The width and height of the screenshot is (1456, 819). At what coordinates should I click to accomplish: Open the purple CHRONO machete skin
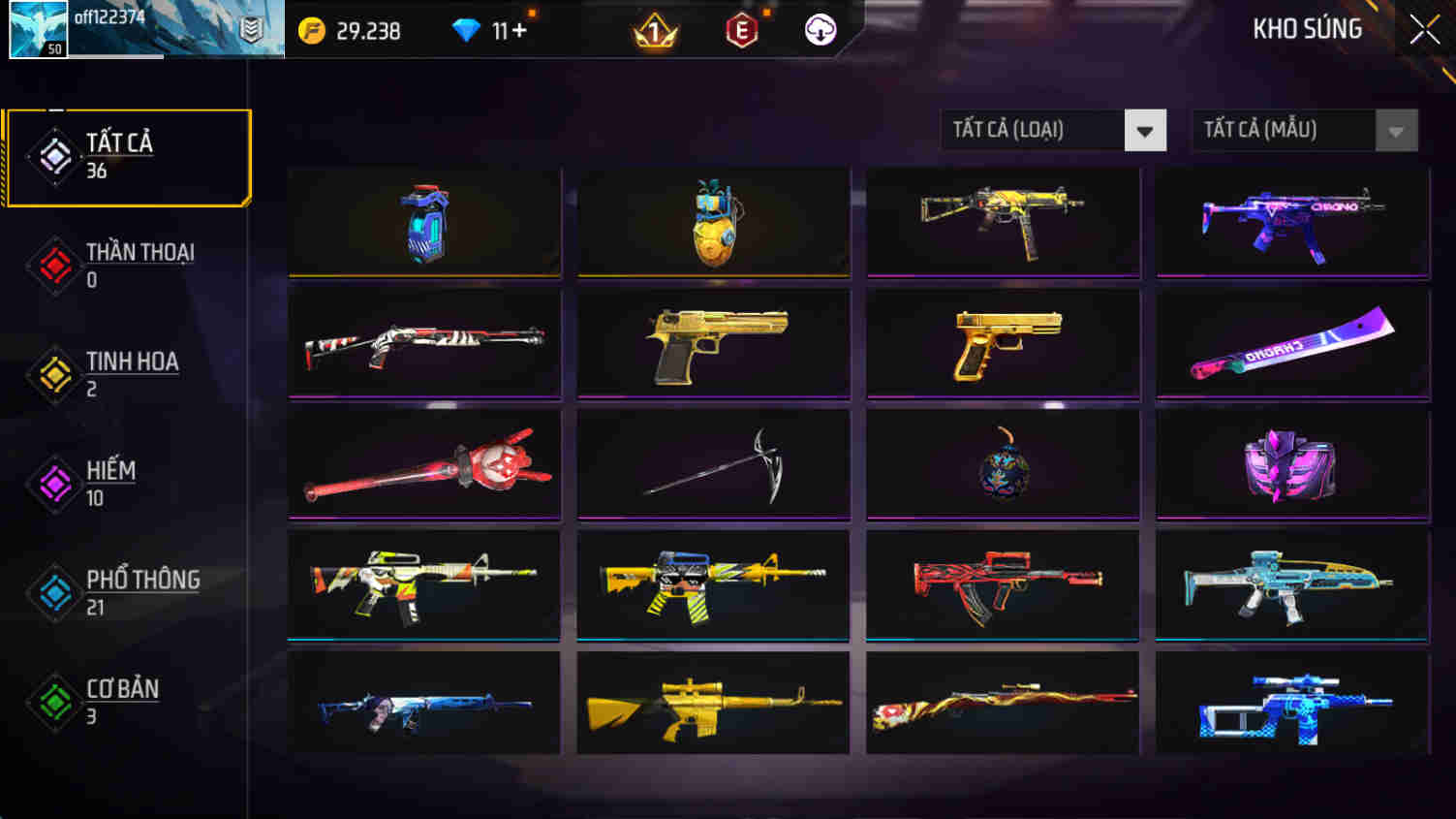1292,344
